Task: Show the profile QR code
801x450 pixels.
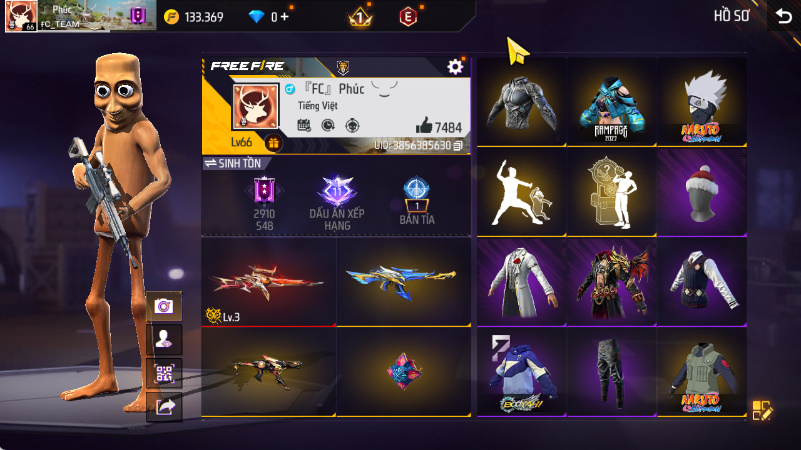Action: click(x=164, y=373)
